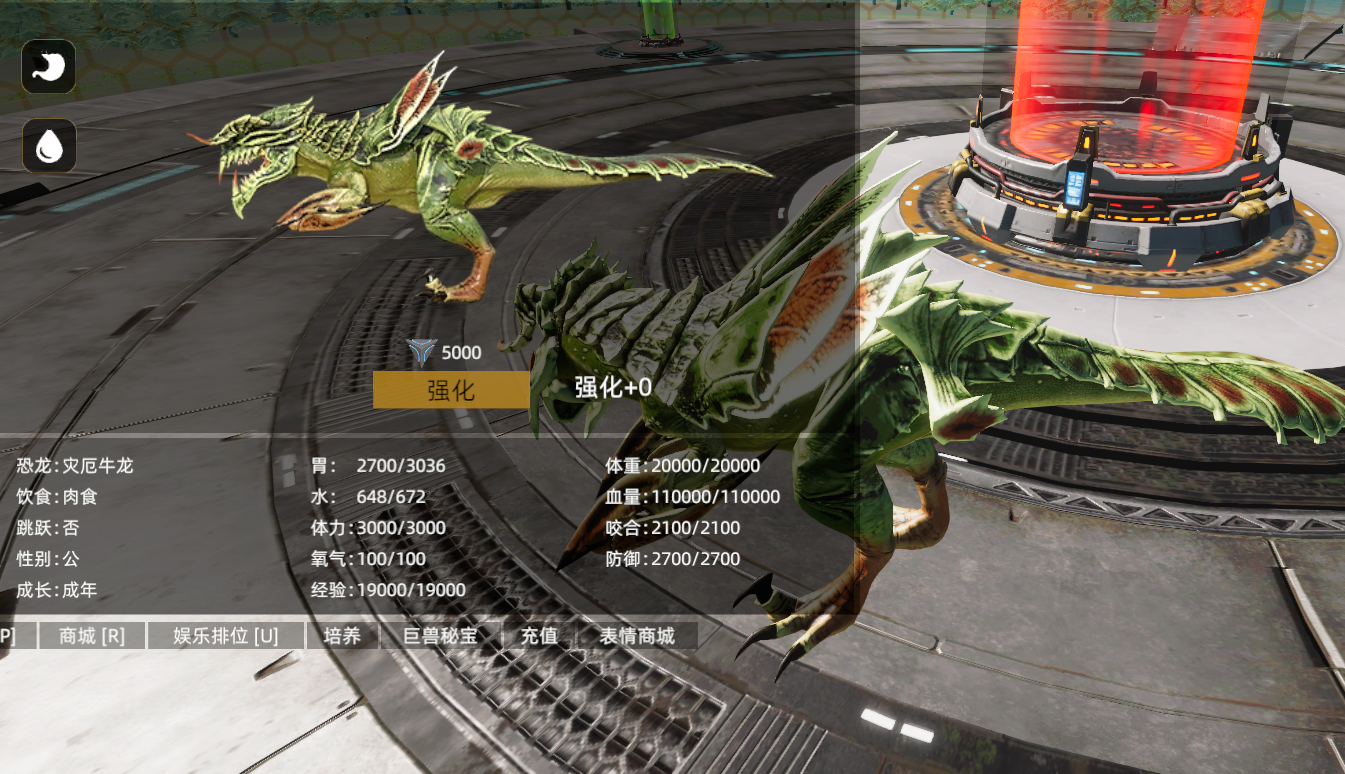This screenshot has width=1345, height=774.
Task: Click the 强化+0 enhancement level label
Action: (611, 388)
